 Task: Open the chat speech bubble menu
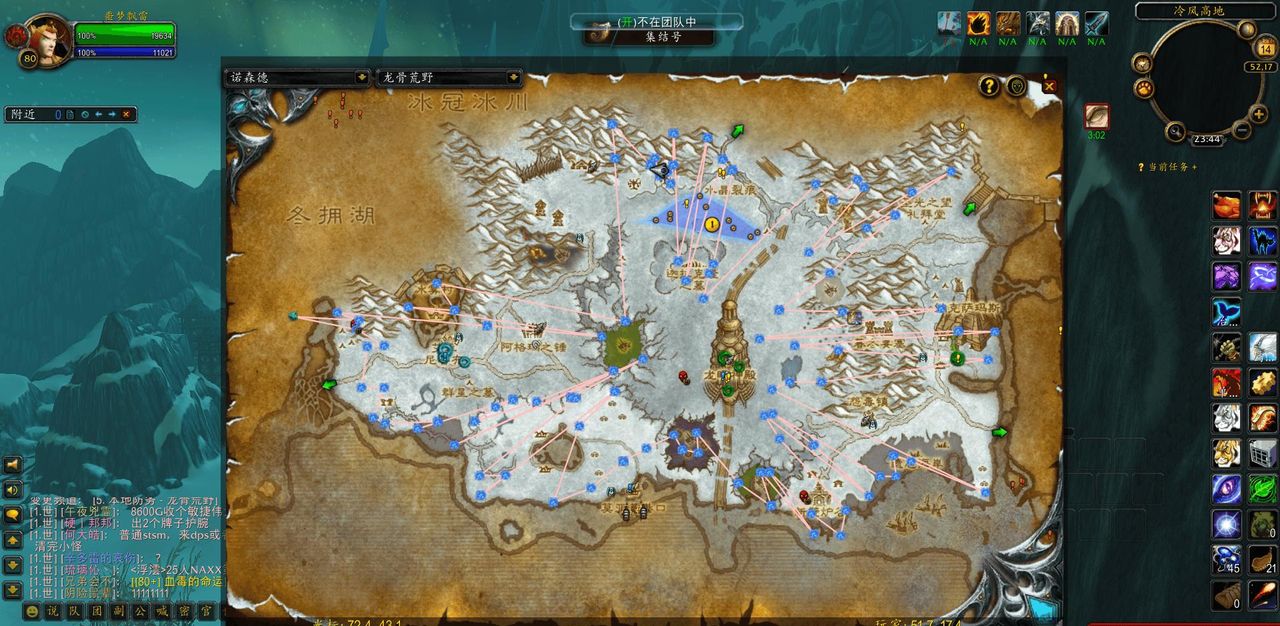pos(13,515)
